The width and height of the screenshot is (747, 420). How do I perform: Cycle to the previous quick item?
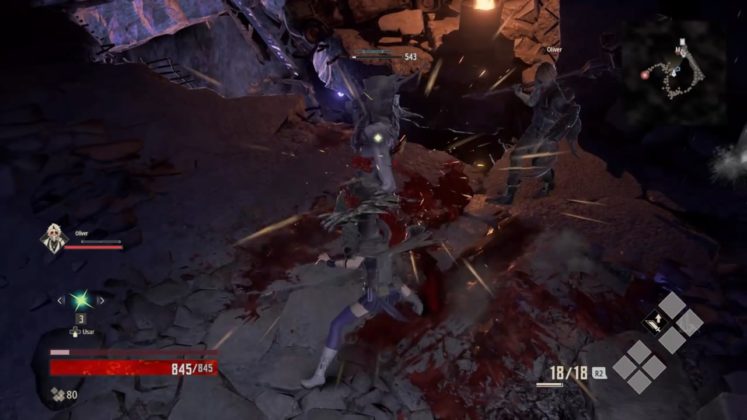[x=59, y=300]
